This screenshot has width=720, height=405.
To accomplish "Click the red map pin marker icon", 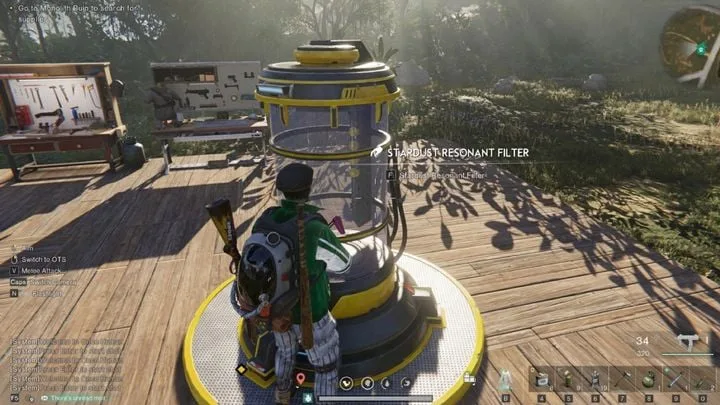I will [301, 379].
